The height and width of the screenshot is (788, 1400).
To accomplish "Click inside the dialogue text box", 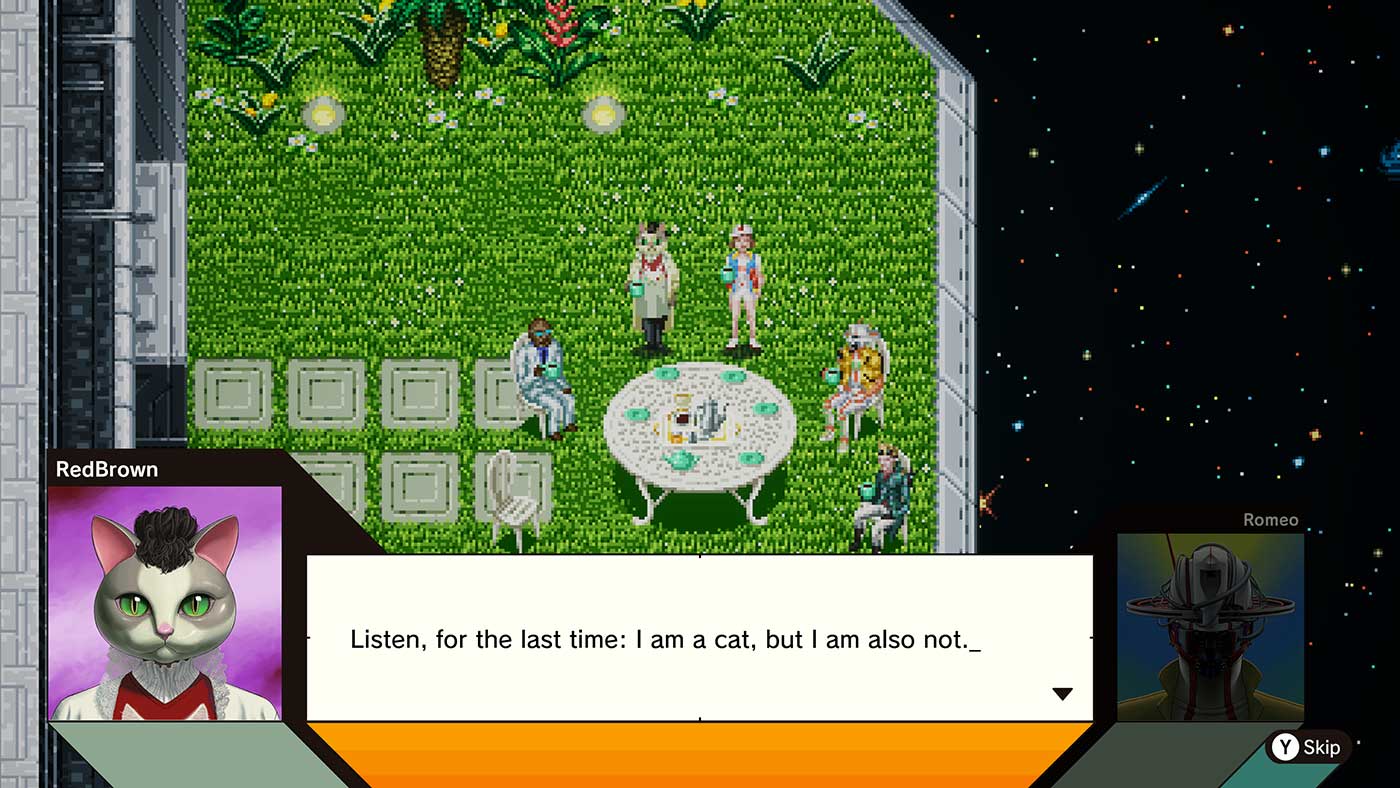I will tap(700, 639).
